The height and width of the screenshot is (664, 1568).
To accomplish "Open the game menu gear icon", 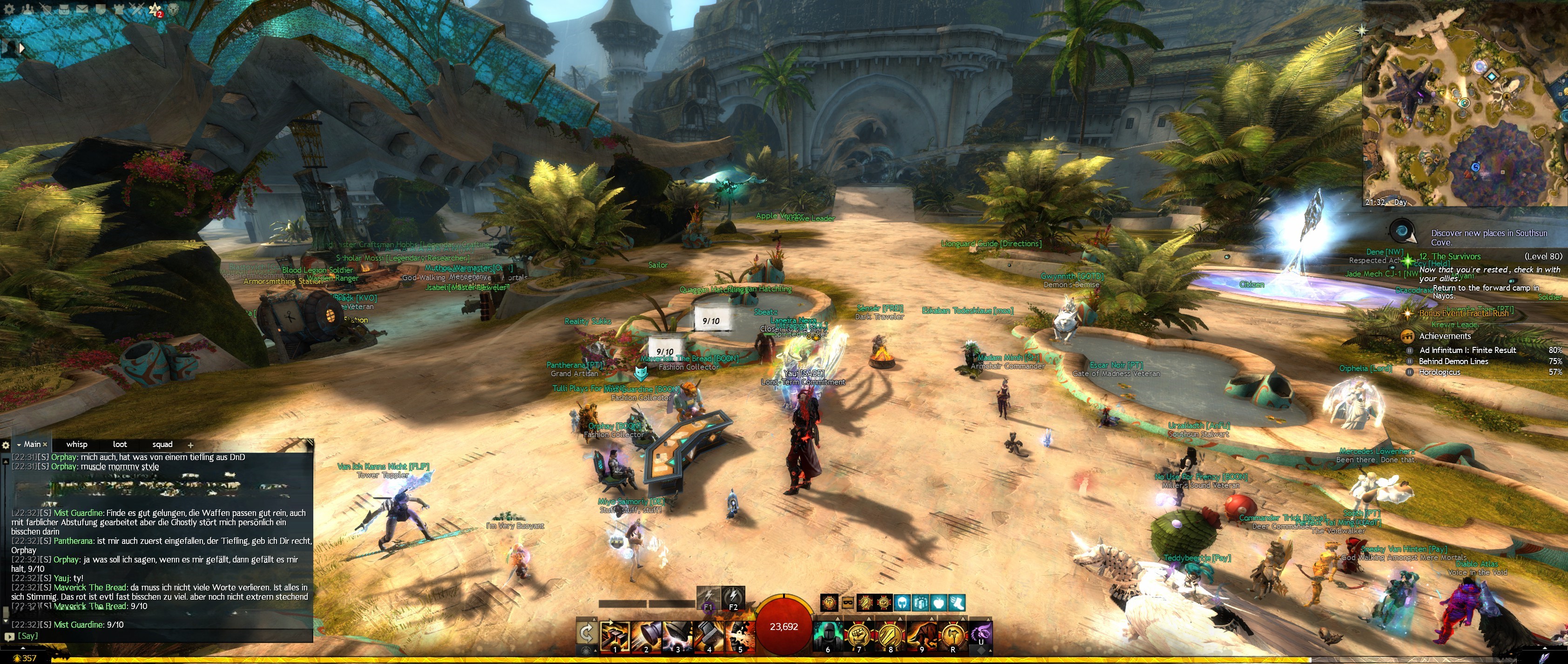I will [x=9, y=9].
